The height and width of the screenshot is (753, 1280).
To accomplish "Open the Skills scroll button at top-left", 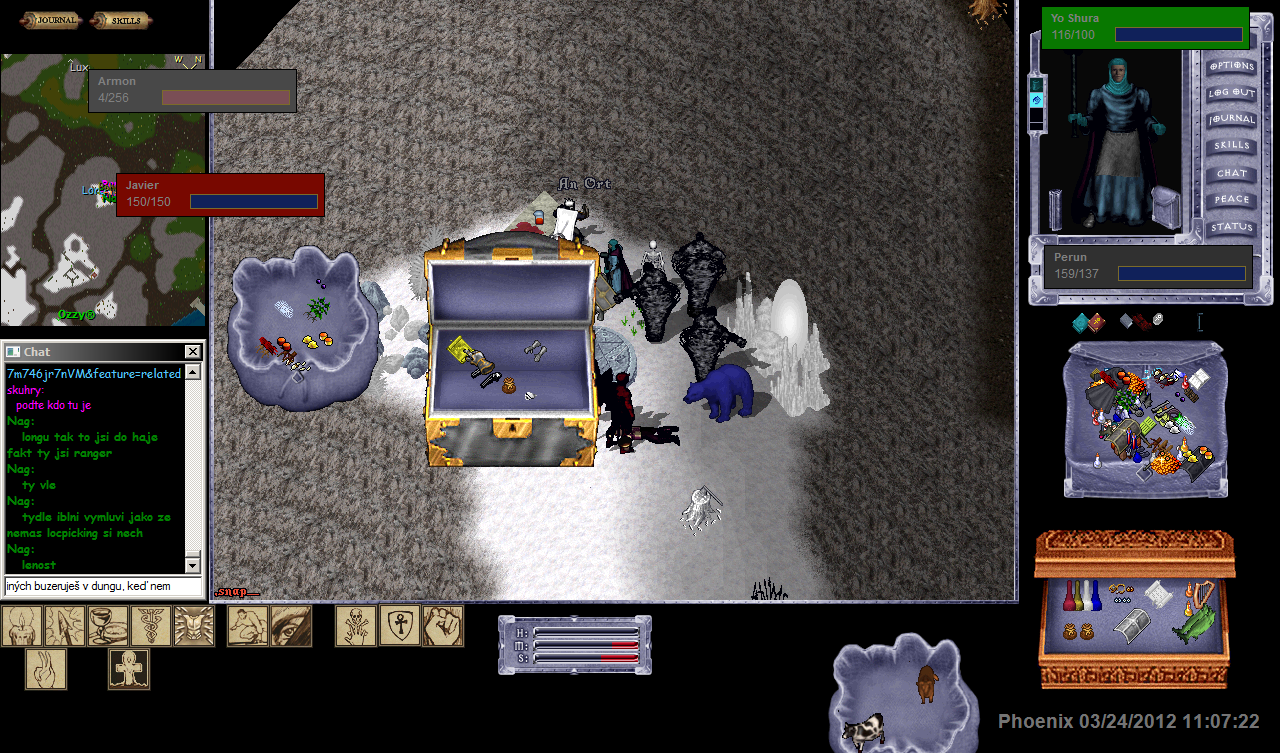I will [x=120, y=20].
